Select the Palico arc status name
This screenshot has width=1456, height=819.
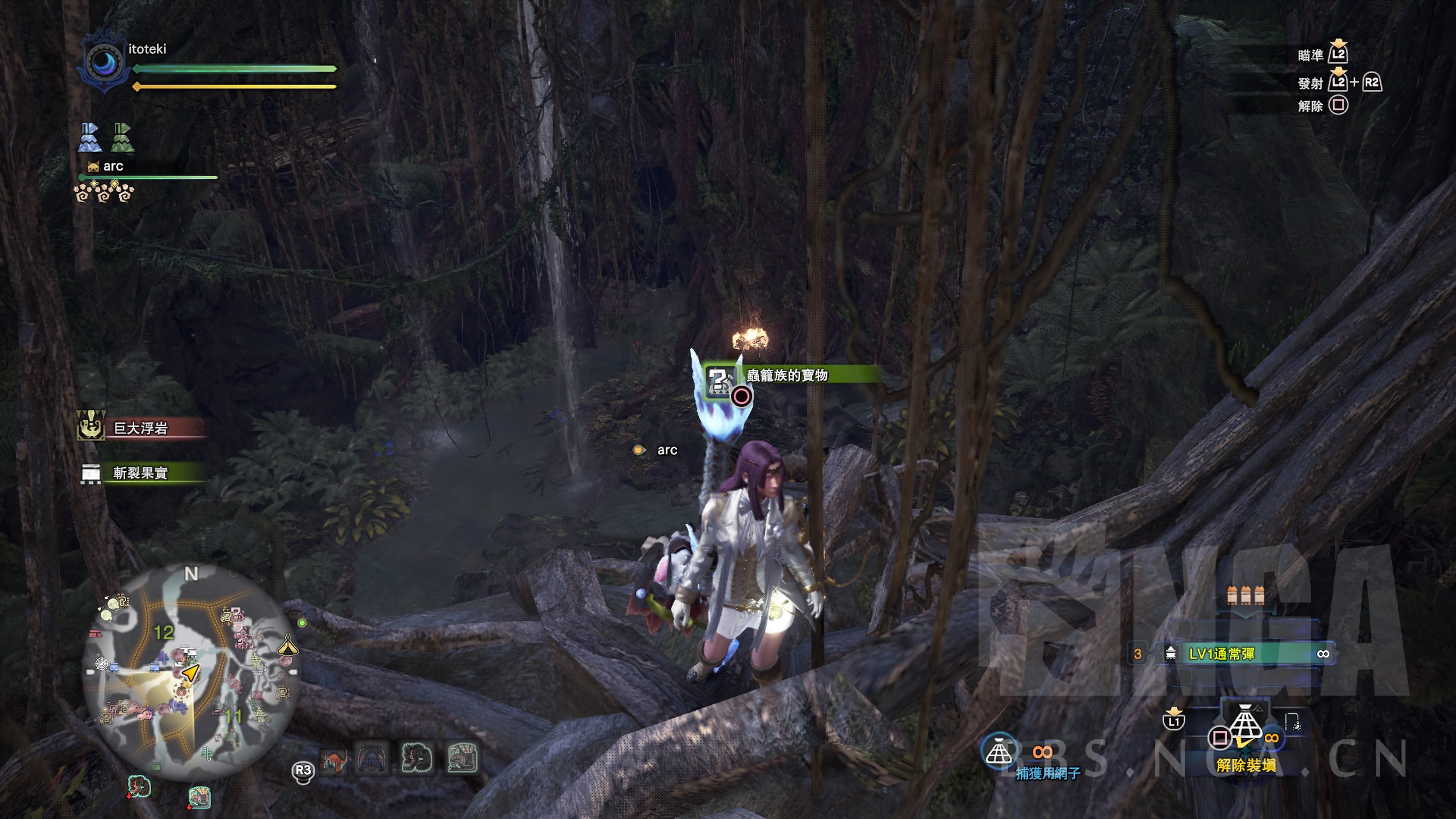point(113,166)
